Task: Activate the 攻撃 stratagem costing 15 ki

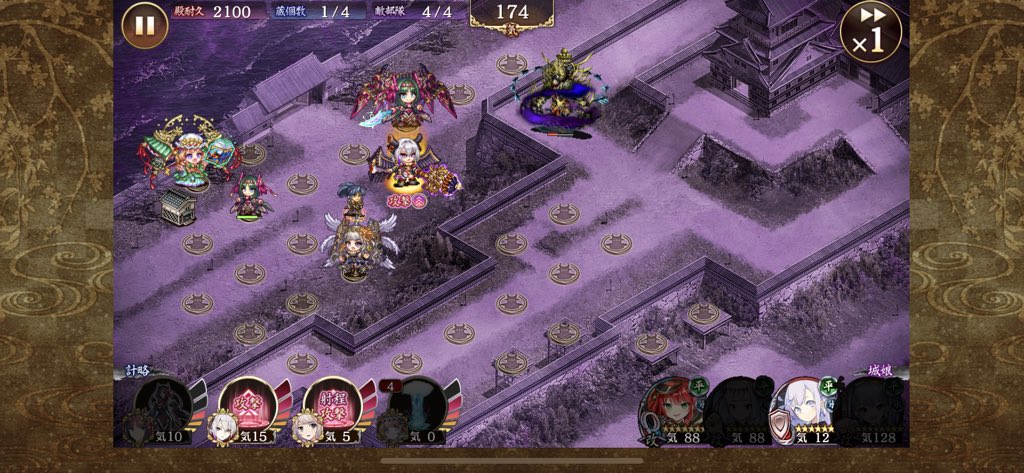Action: tap(247, 407)
